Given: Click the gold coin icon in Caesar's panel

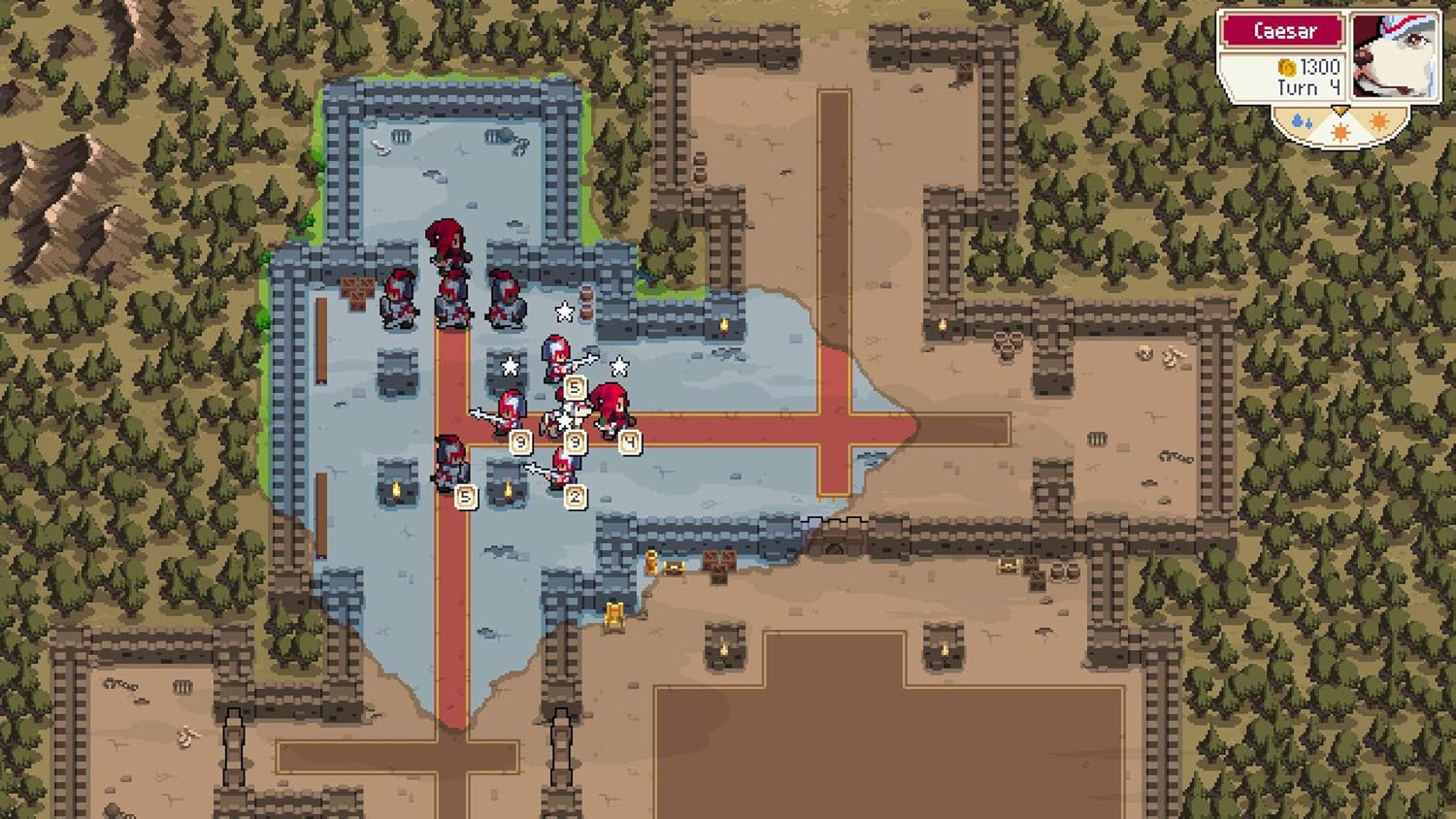Looking at the screenshot, I should [1286, 69].
